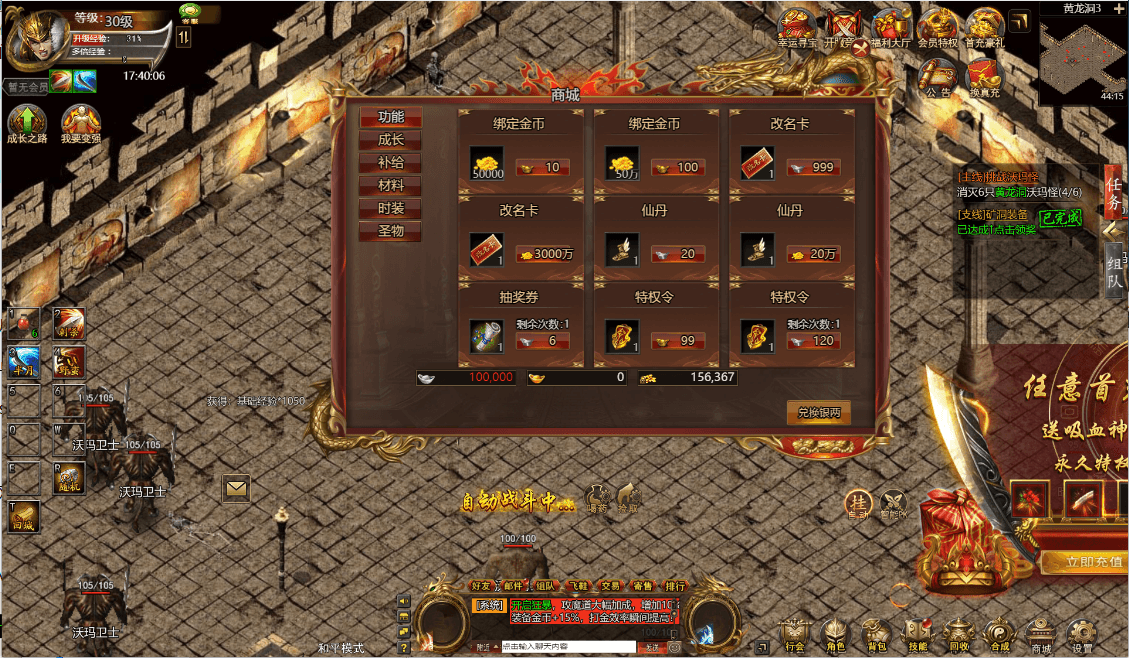Pick the 改名卡 priced at 999
Screen dimensions: 1129x658
757,162
